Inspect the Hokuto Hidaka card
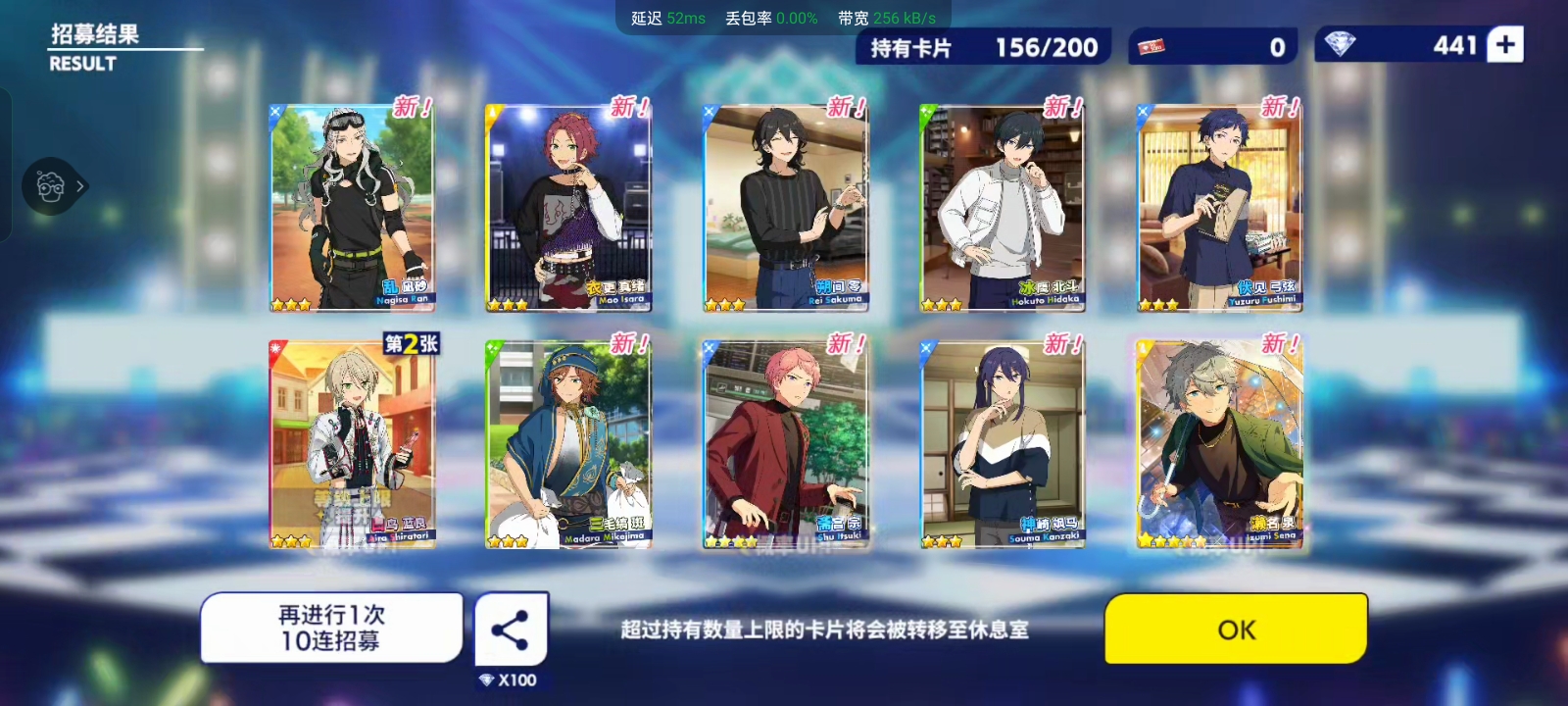The width and height of the screenshot is (1568, 706). 1003,208
